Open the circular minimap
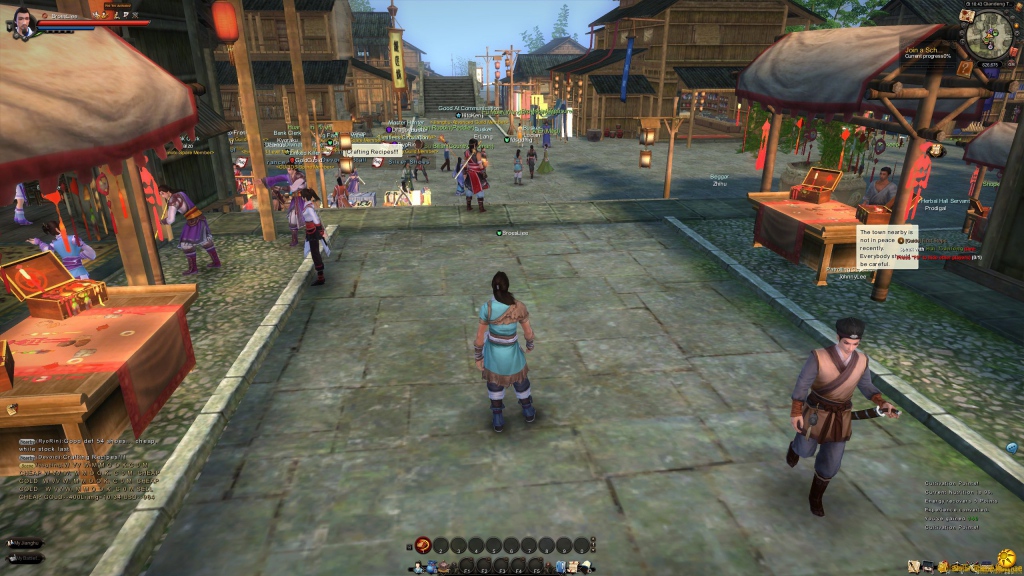 point(986,36)
